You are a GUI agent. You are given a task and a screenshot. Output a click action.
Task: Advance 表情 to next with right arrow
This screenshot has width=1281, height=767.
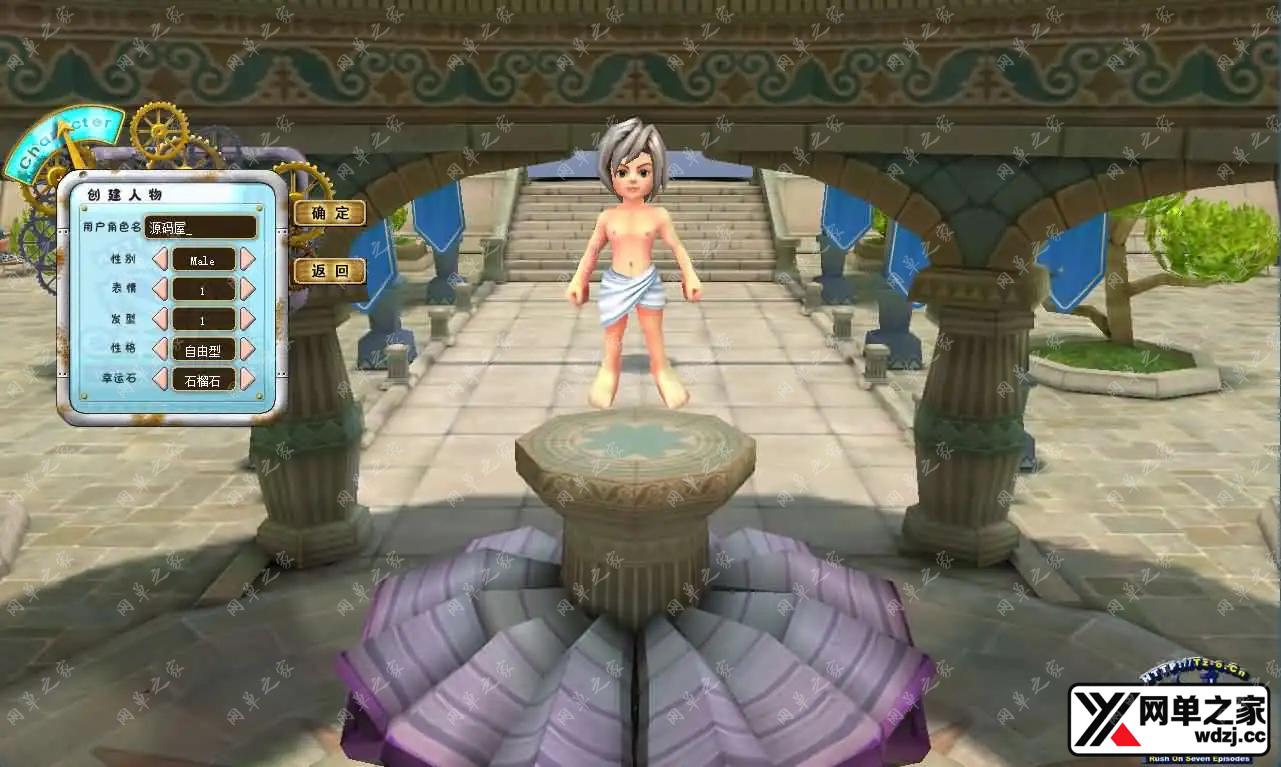click(247, 290)
